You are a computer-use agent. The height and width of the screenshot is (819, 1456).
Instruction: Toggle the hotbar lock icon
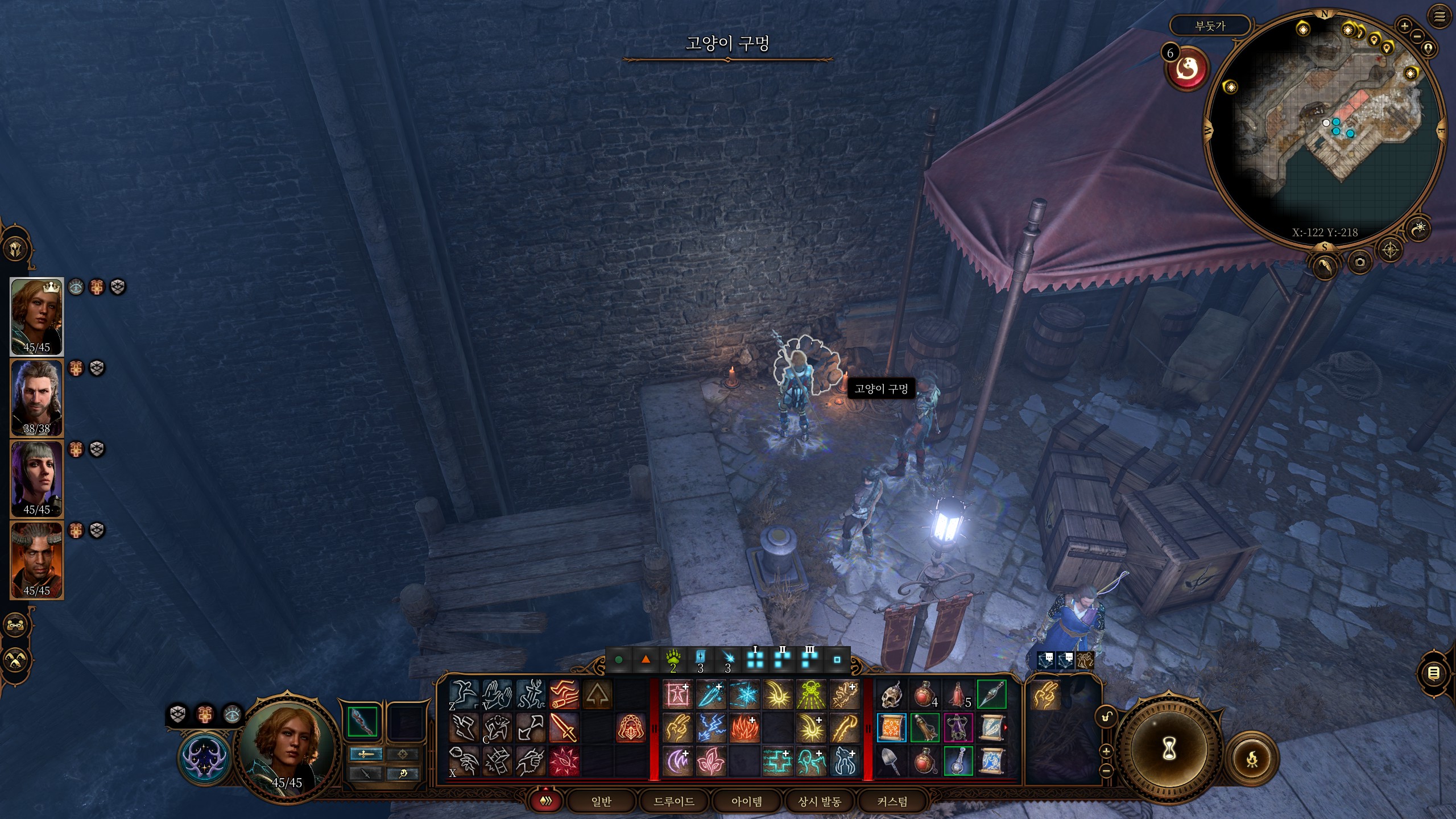(1107, 716)
